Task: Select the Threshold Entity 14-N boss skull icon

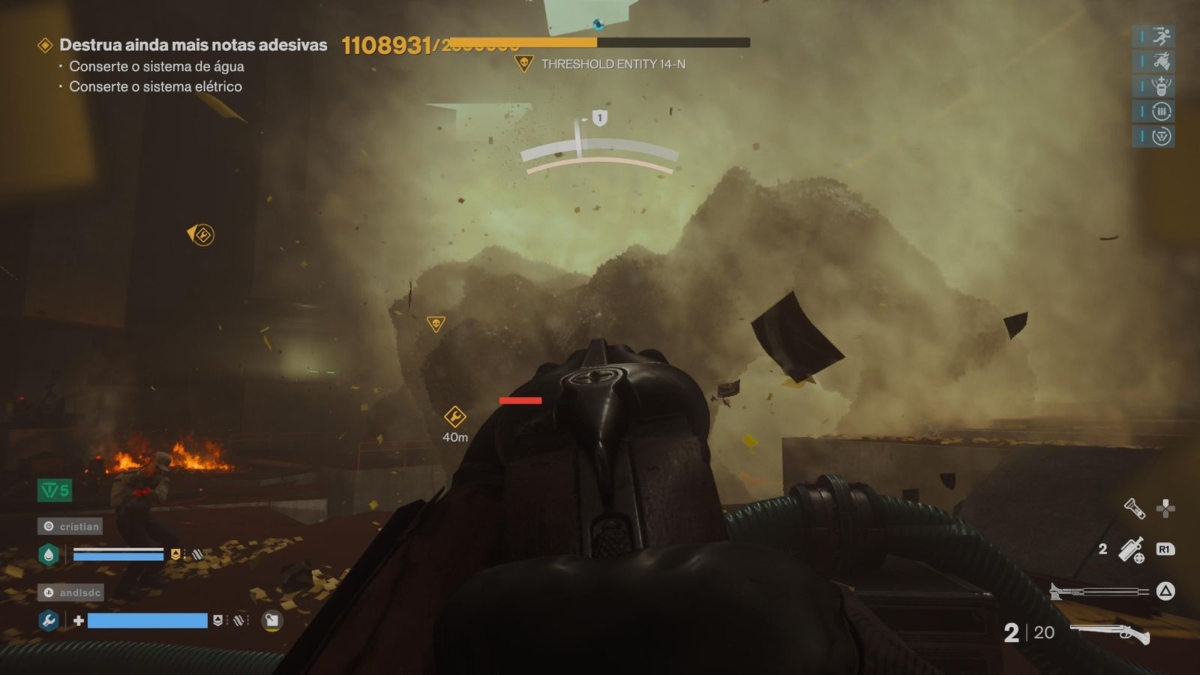Action: 523,64
